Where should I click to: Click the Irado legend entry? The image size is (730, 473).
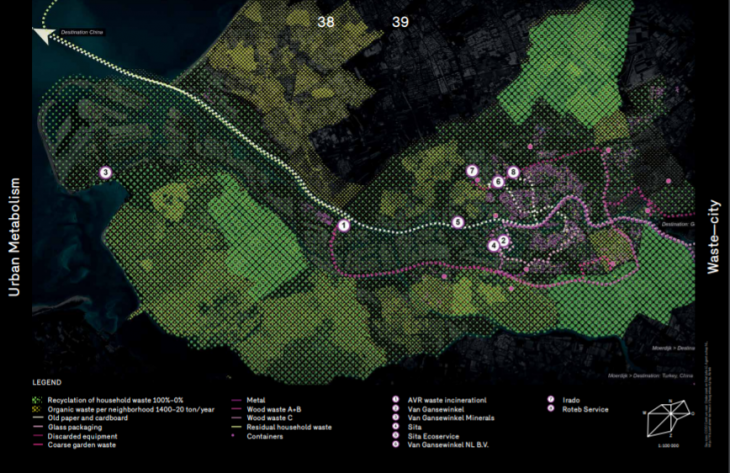pos(572,400)
